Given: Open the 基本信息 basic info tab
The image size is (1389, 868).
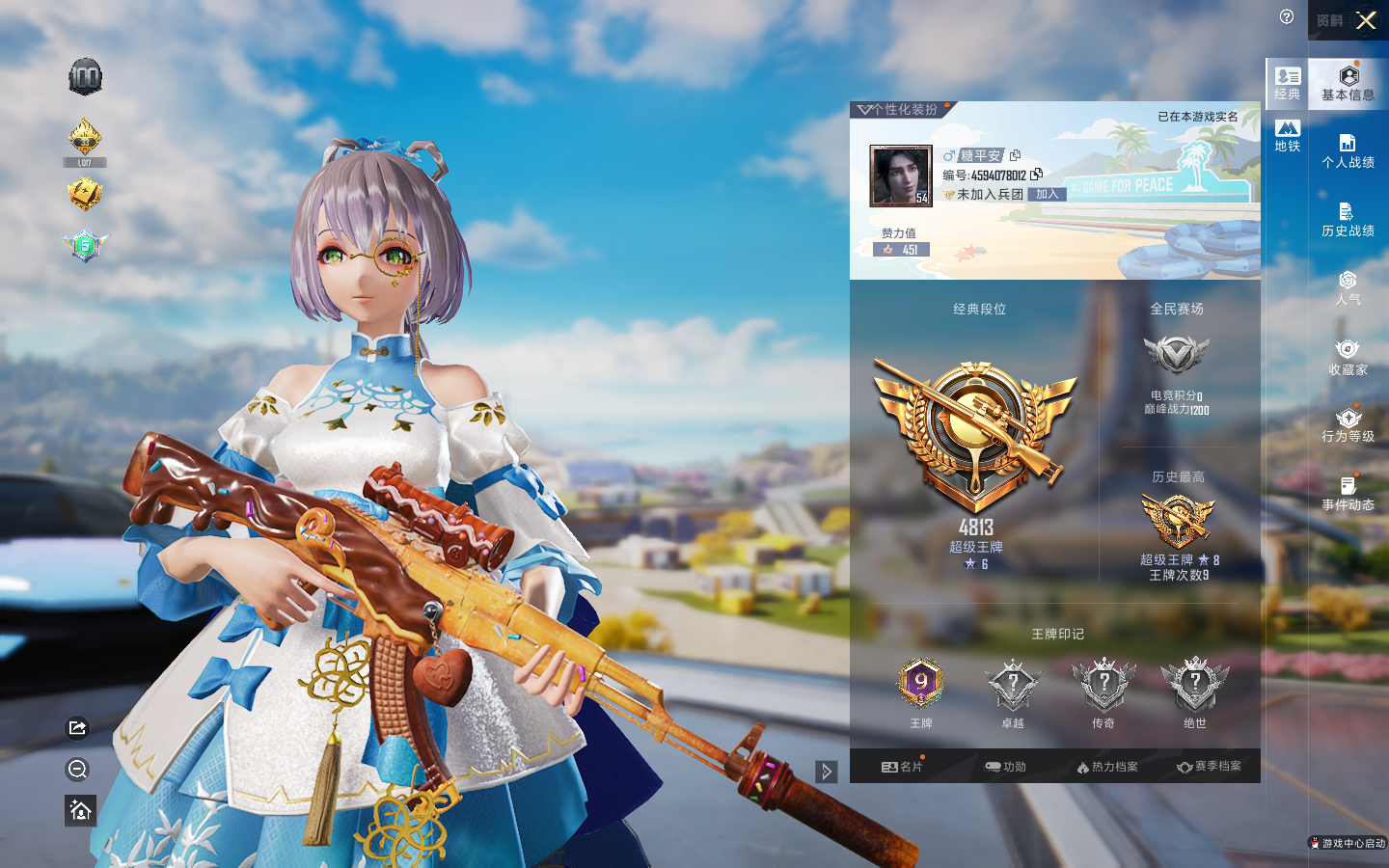Looking at the screenshot, I should tap(1348, 83).
